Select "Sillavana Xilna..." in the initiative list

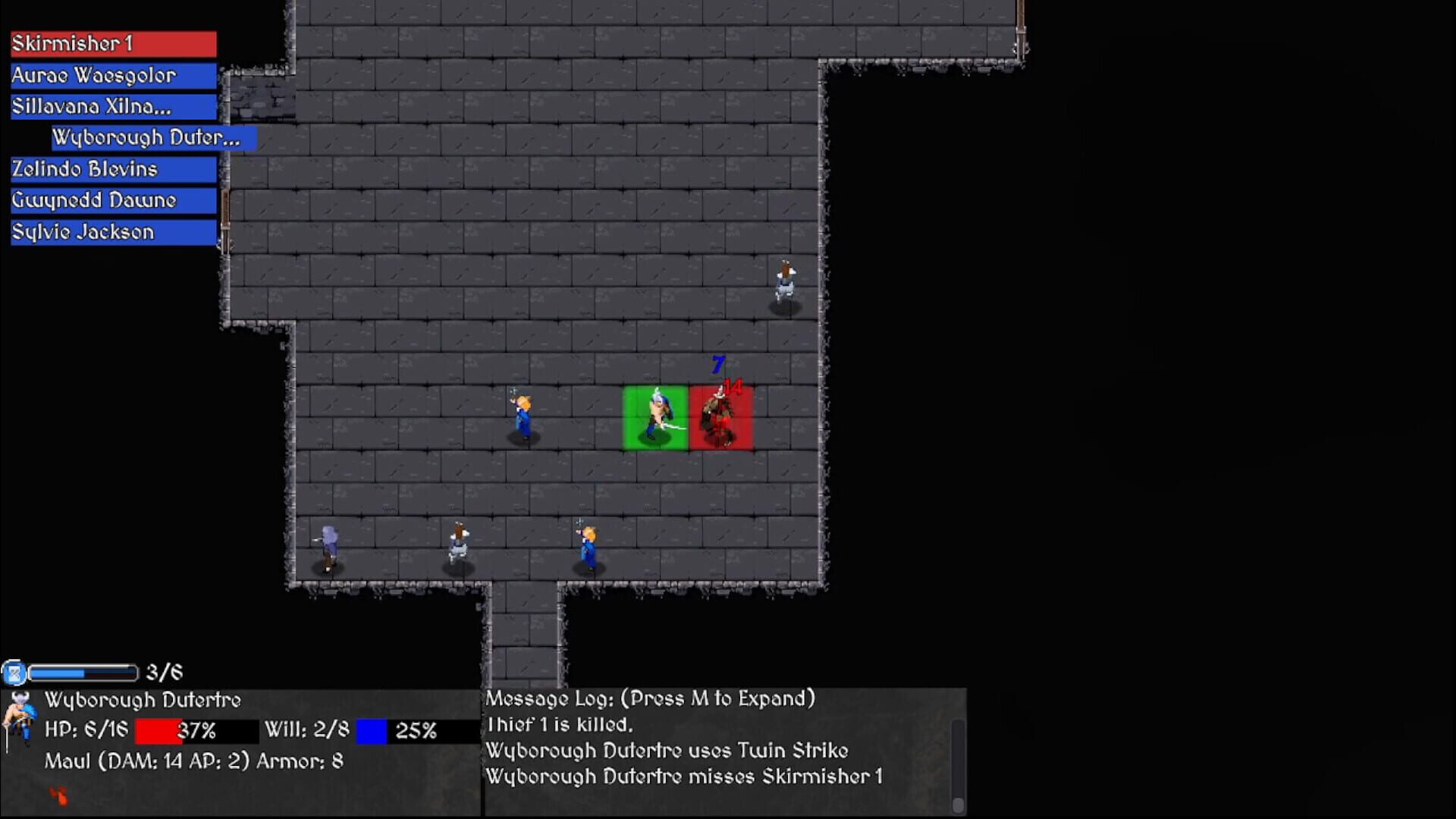click(x=112, y=106)
